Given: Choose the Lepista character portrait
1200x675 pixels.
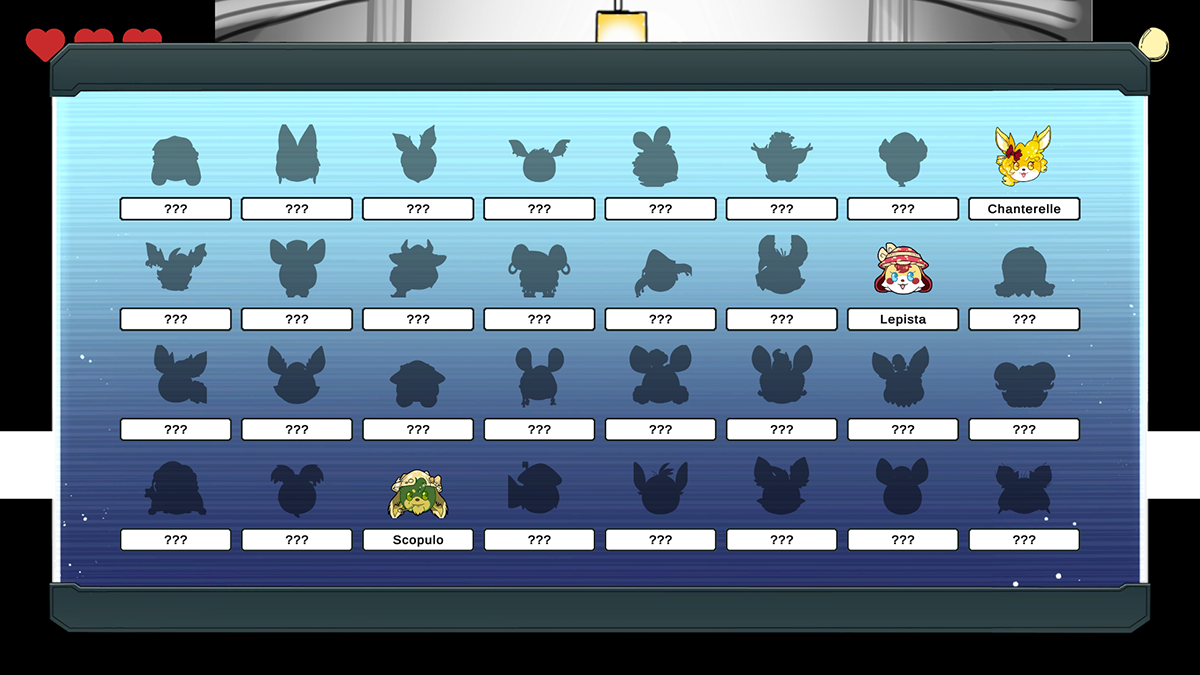Looking at the screenshot, I should [x=902, y=269].
